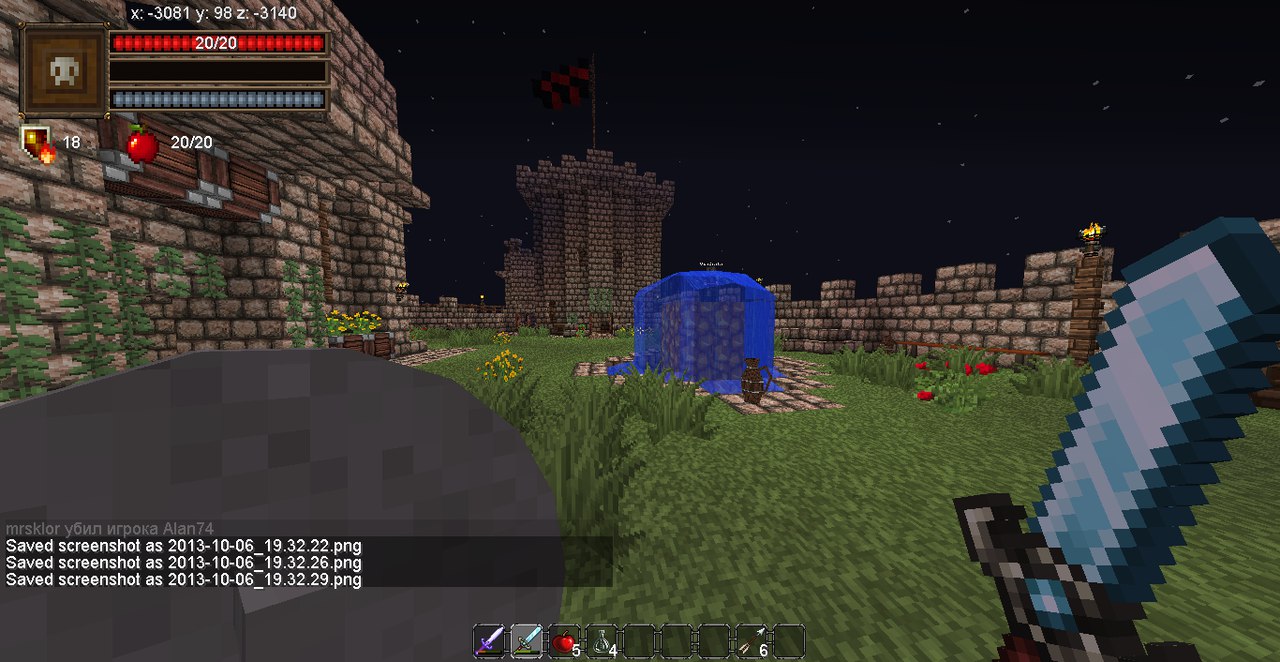Click the skull portrait frame
Screen dimensions: 1280x662
tap(64, 71)
